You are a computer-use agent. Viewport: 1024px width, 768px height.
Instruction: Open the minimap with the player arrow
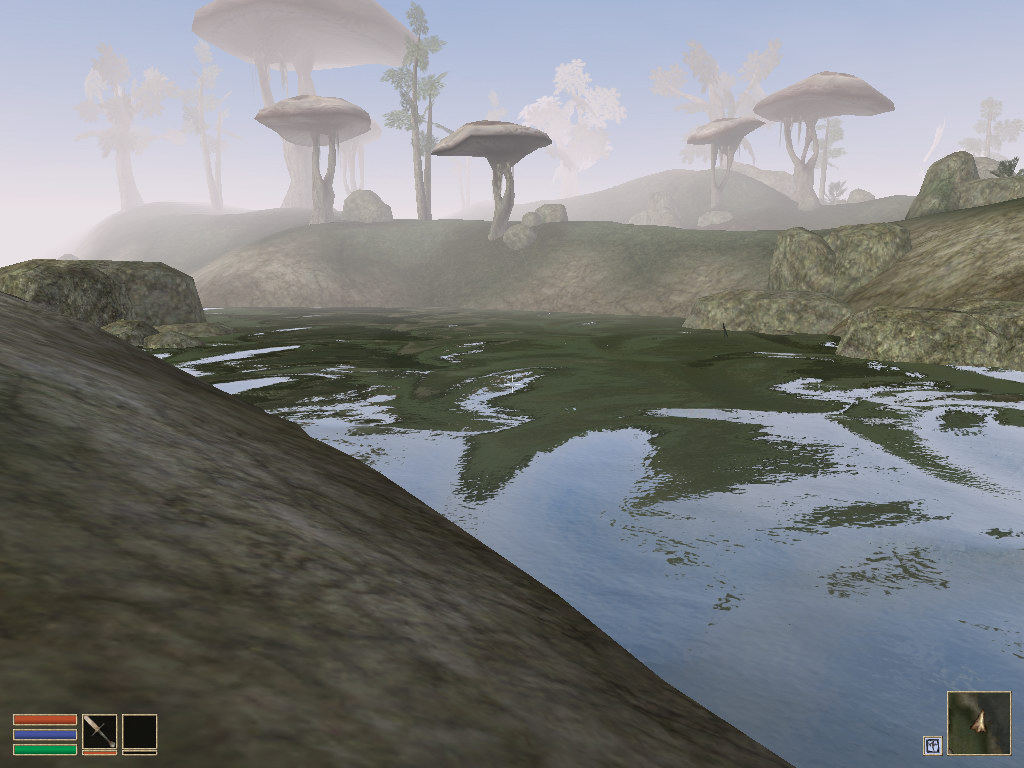pyautogui.click(x=978, y=722)
